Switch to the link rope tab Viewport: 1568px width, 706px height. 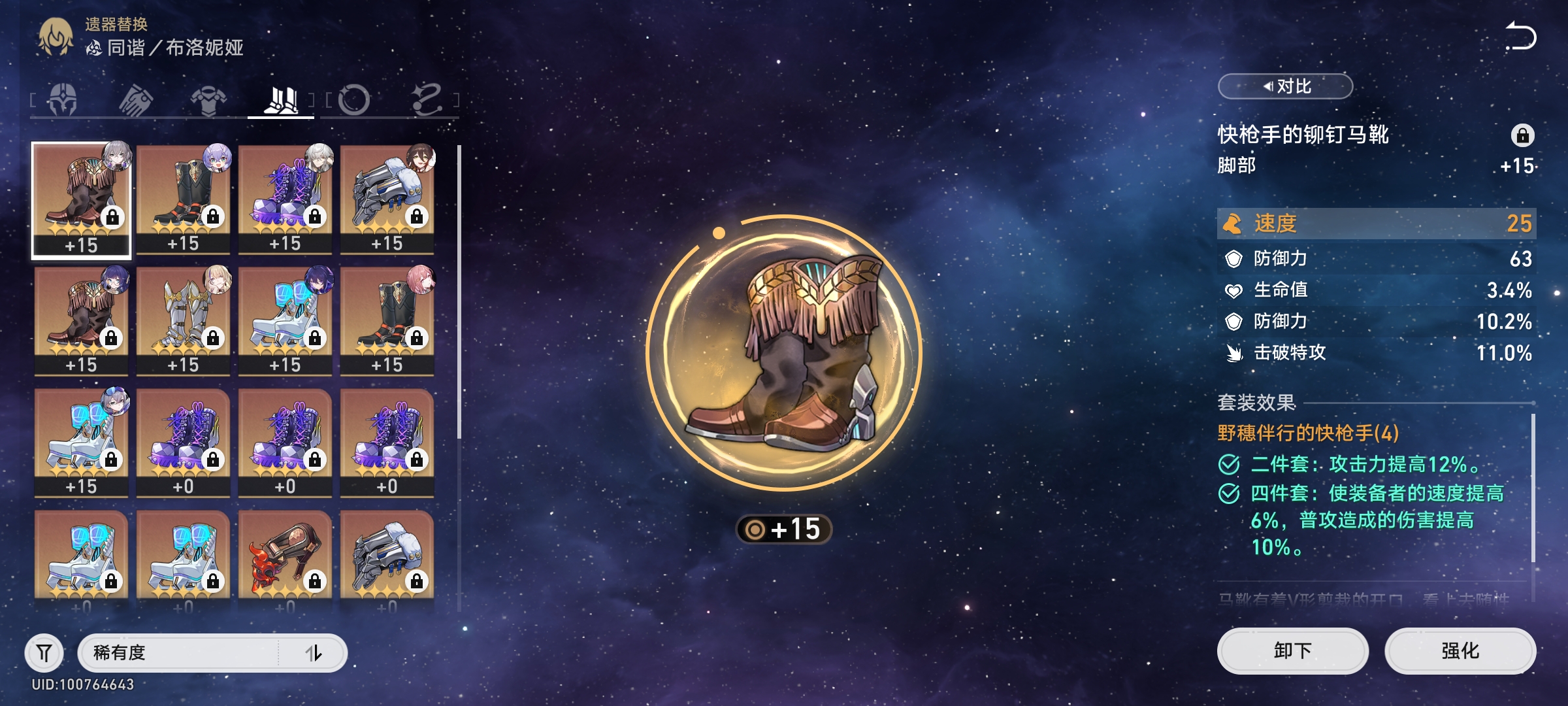click(x=427, y=100)
